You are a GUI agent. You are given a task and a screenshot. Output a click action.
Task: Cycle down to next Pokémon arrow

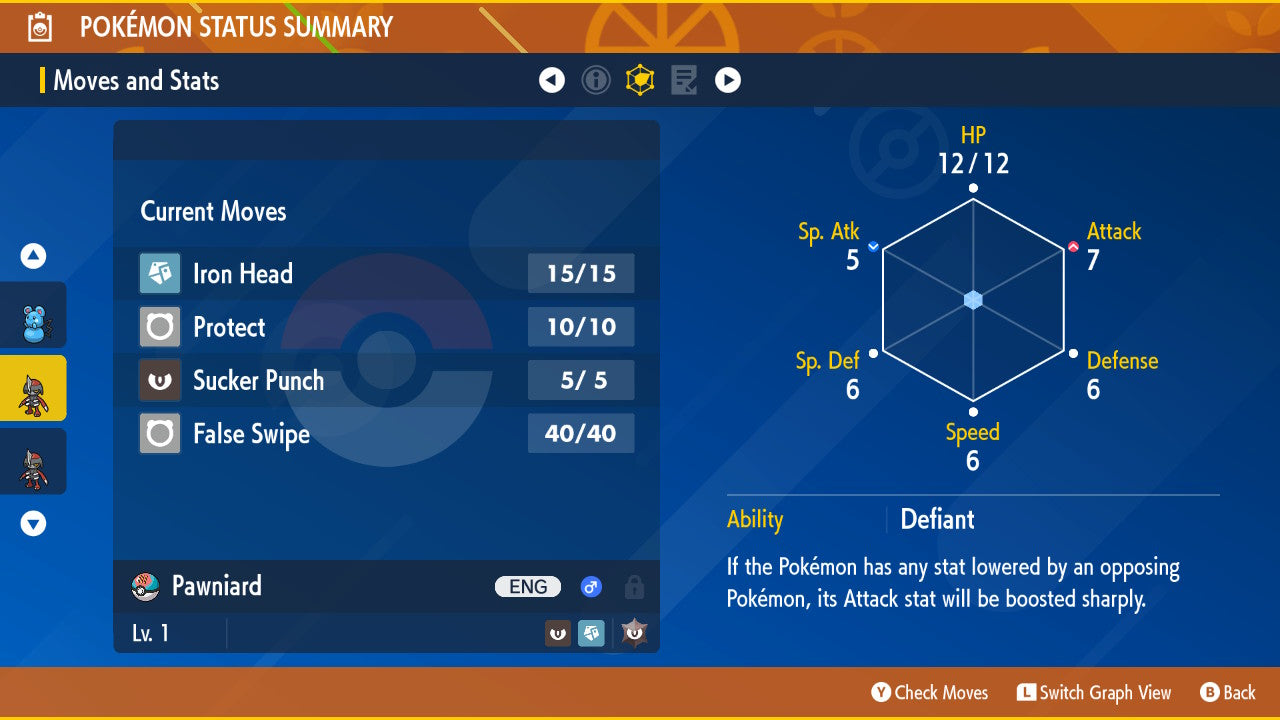(x=34, y=523)
